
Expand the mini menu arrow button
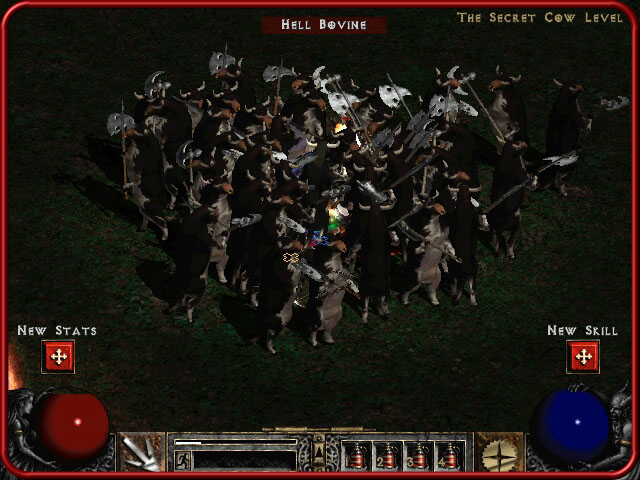pyautogui.click(x=319, y=452)
